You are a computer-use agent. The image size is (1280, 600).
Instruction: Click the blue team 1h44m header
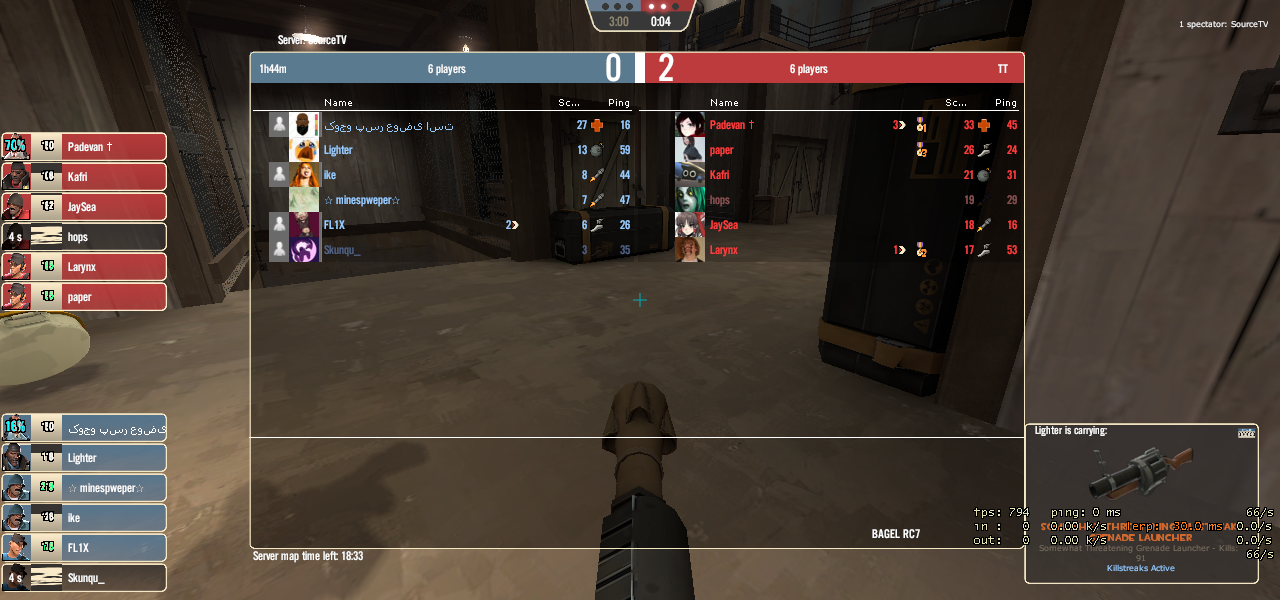(x=274, y=69)
